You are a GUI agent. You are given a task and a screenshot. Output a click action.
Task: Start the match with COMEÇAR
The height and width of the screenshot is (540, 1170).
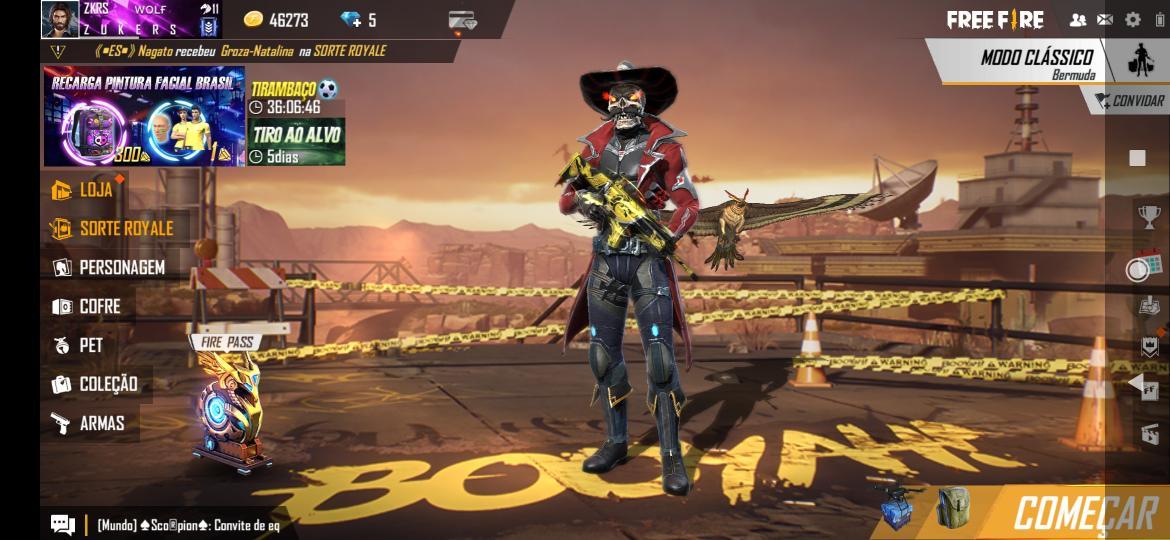pos(1084,512)
